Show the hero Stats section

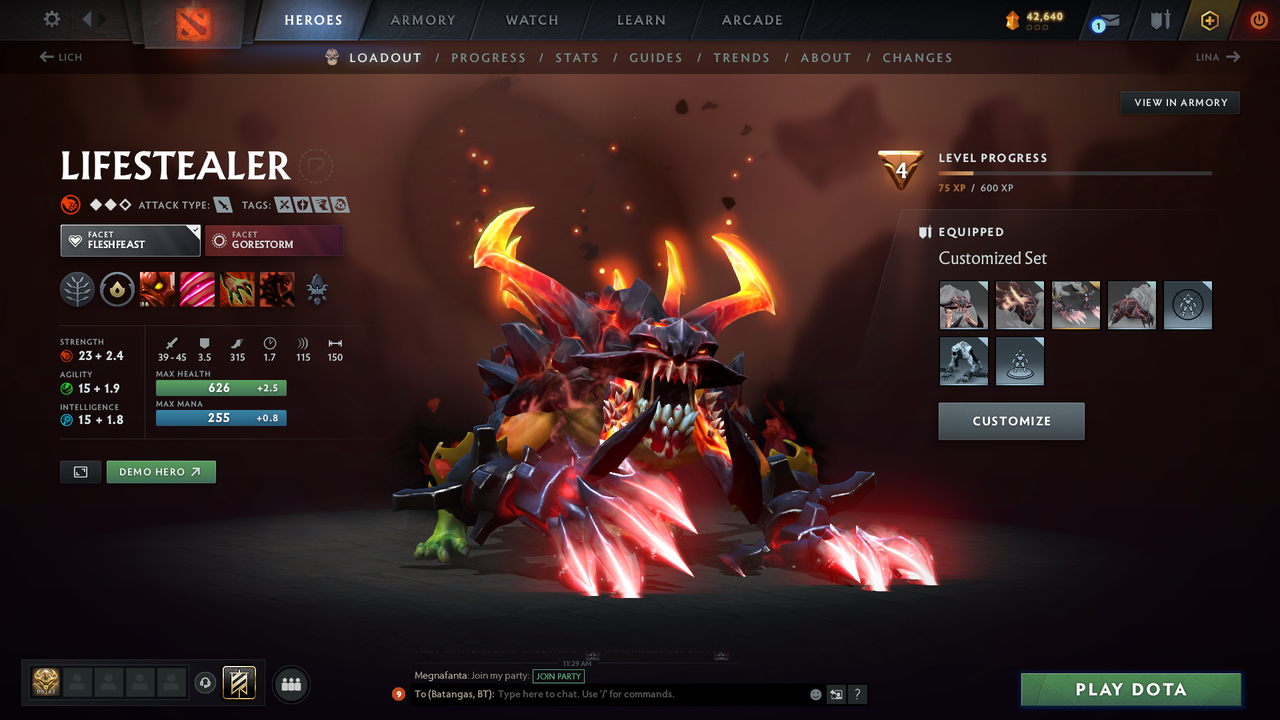point(577,58)
